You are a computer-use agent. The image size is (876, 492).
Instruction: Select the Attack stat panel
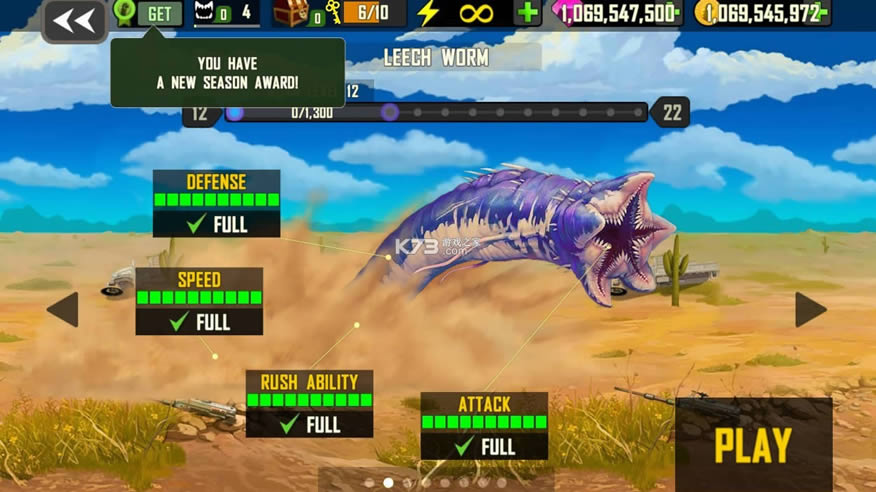pyautogui.click(x=484, y=425)
